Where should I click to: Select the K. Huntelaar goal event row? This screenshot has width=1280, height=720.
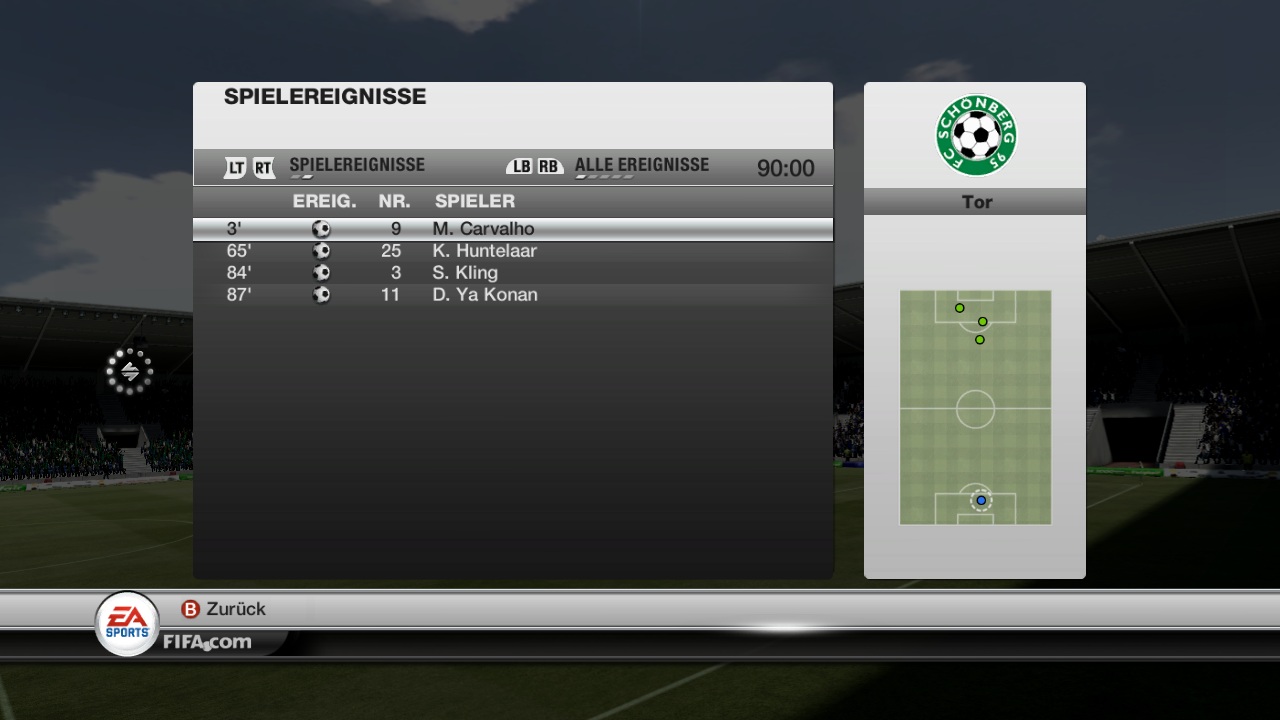click(x=512, y=251)
